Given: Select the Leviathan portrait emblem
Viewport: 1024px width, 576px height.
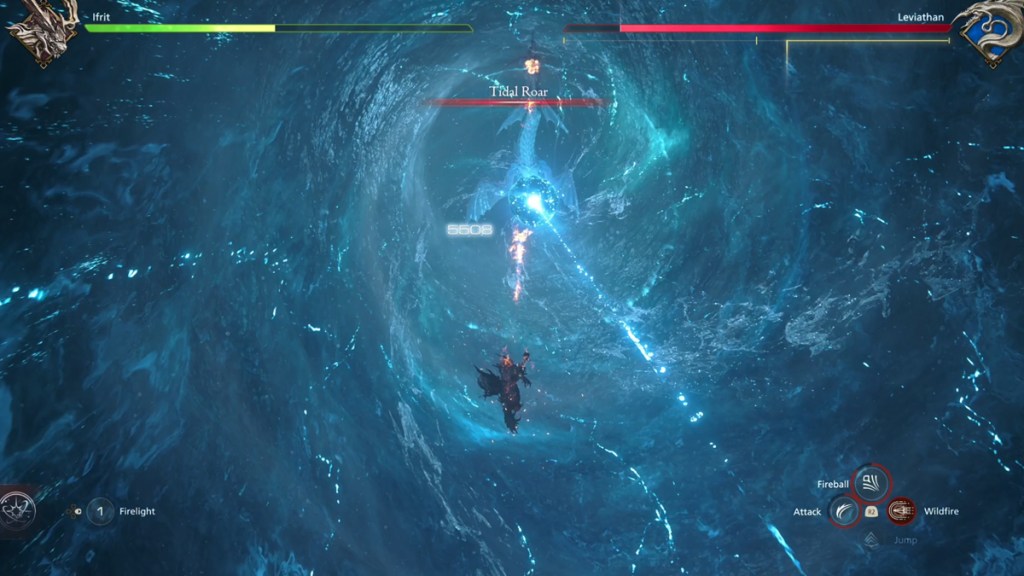Looking at the screenshot, I should (x=986, y=32).
